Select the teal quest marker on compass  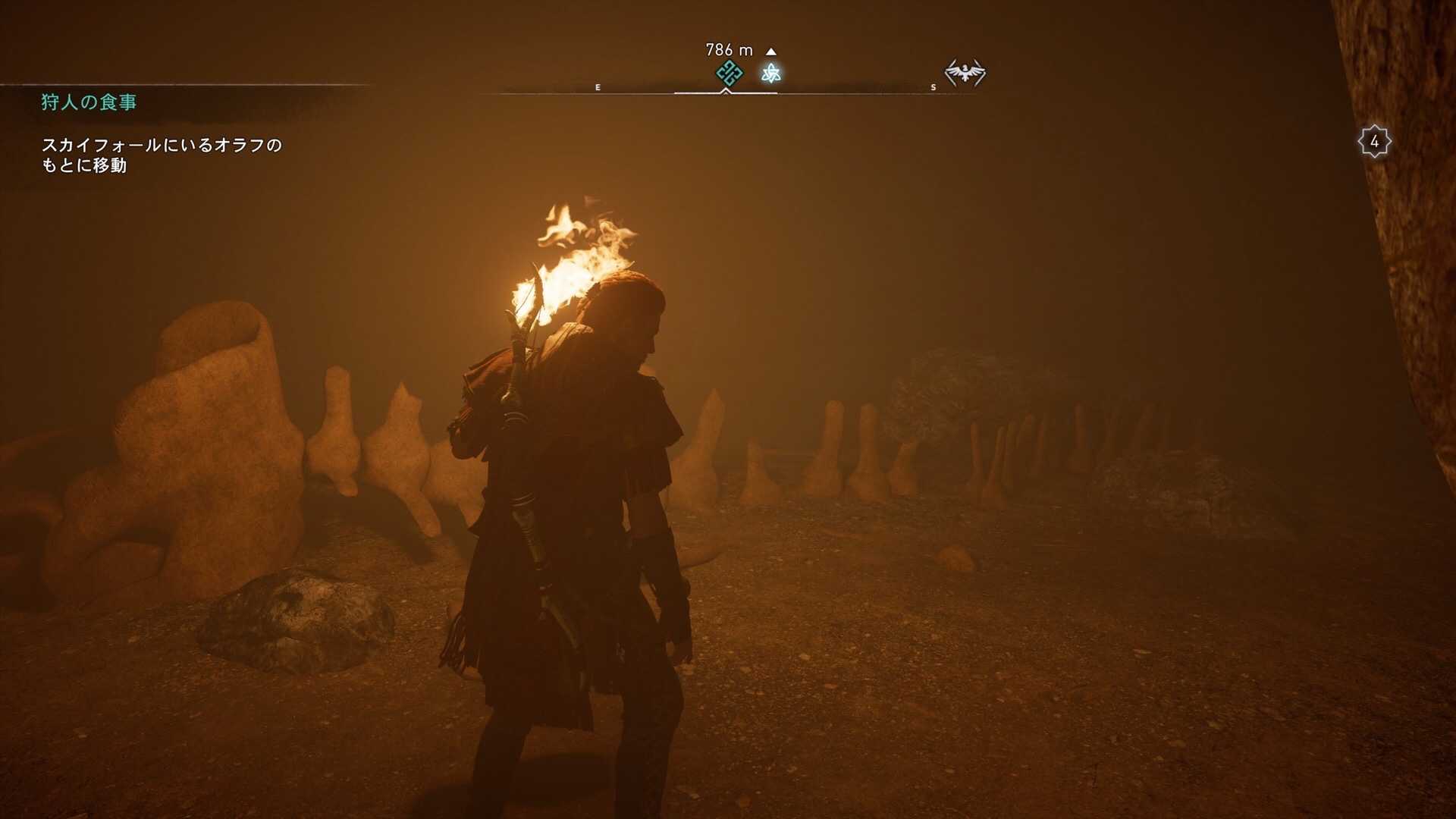point(729,73)
